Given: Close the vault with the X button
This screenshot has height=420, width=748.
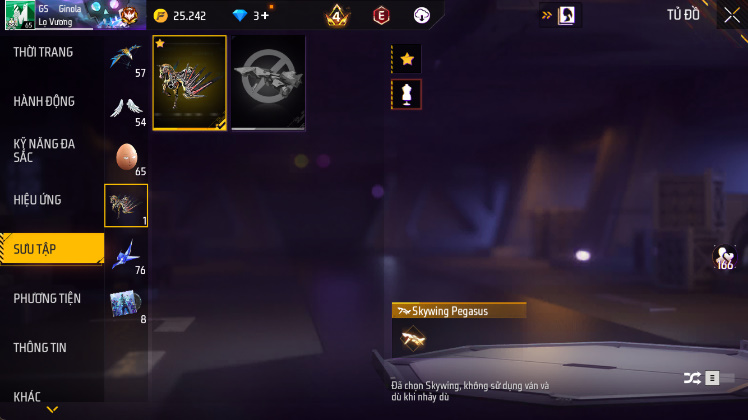Looking at the screenshot, I should (732, 15).
